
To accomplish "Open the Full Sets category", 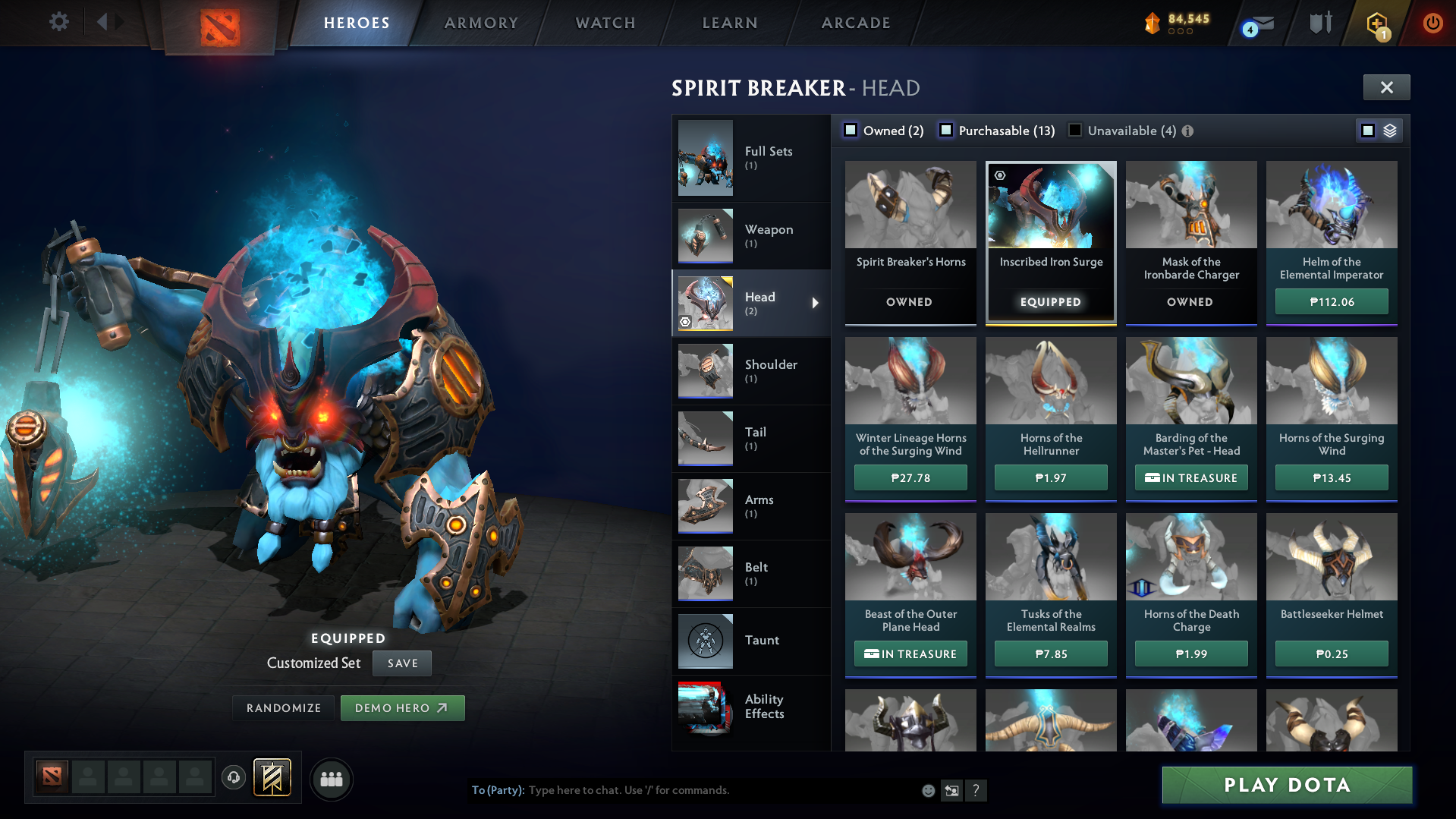I will click(751, 158).
